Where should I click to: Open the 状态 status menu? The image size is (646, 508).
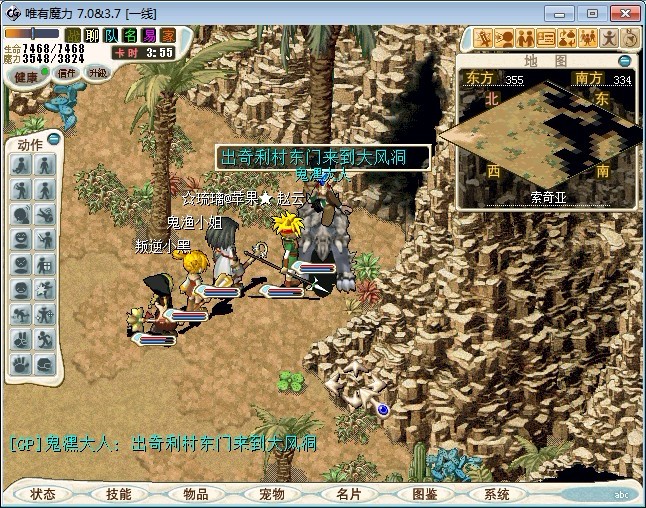[x=43, y=494]
